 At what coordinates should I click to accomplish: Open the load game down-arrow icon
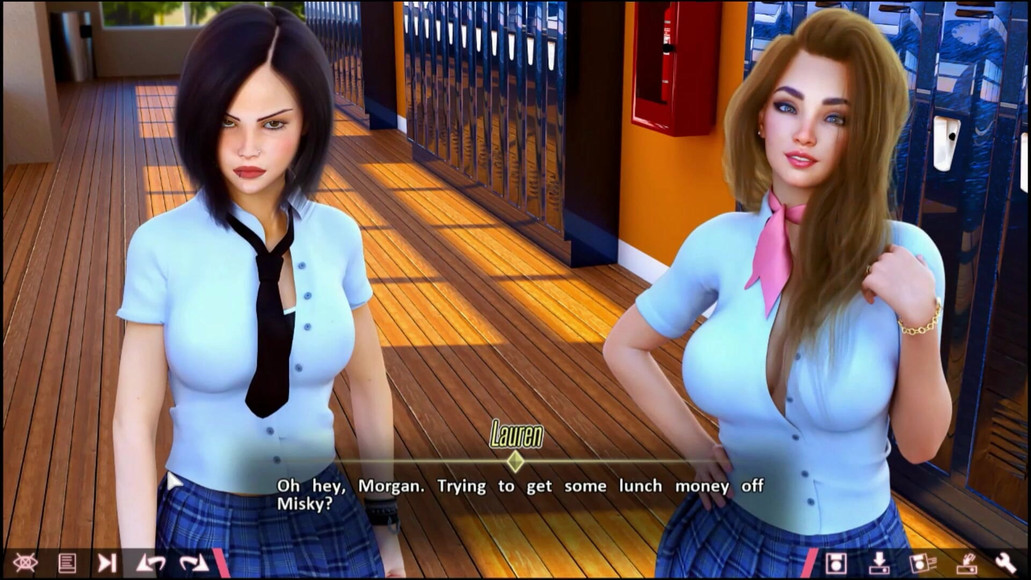[x=879, y=562]
